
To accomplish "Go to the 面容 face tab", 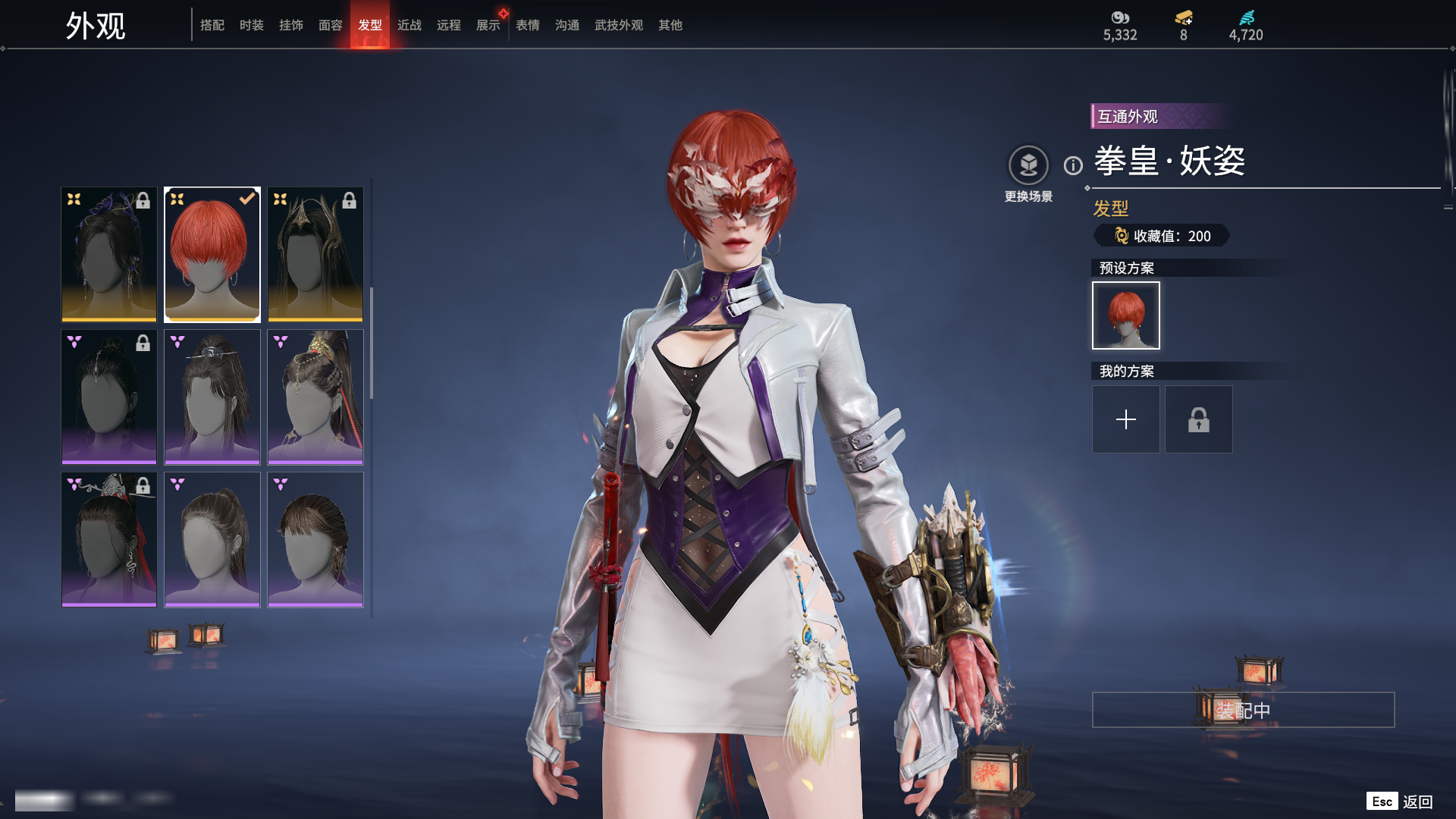I will [x=331, y=25].
